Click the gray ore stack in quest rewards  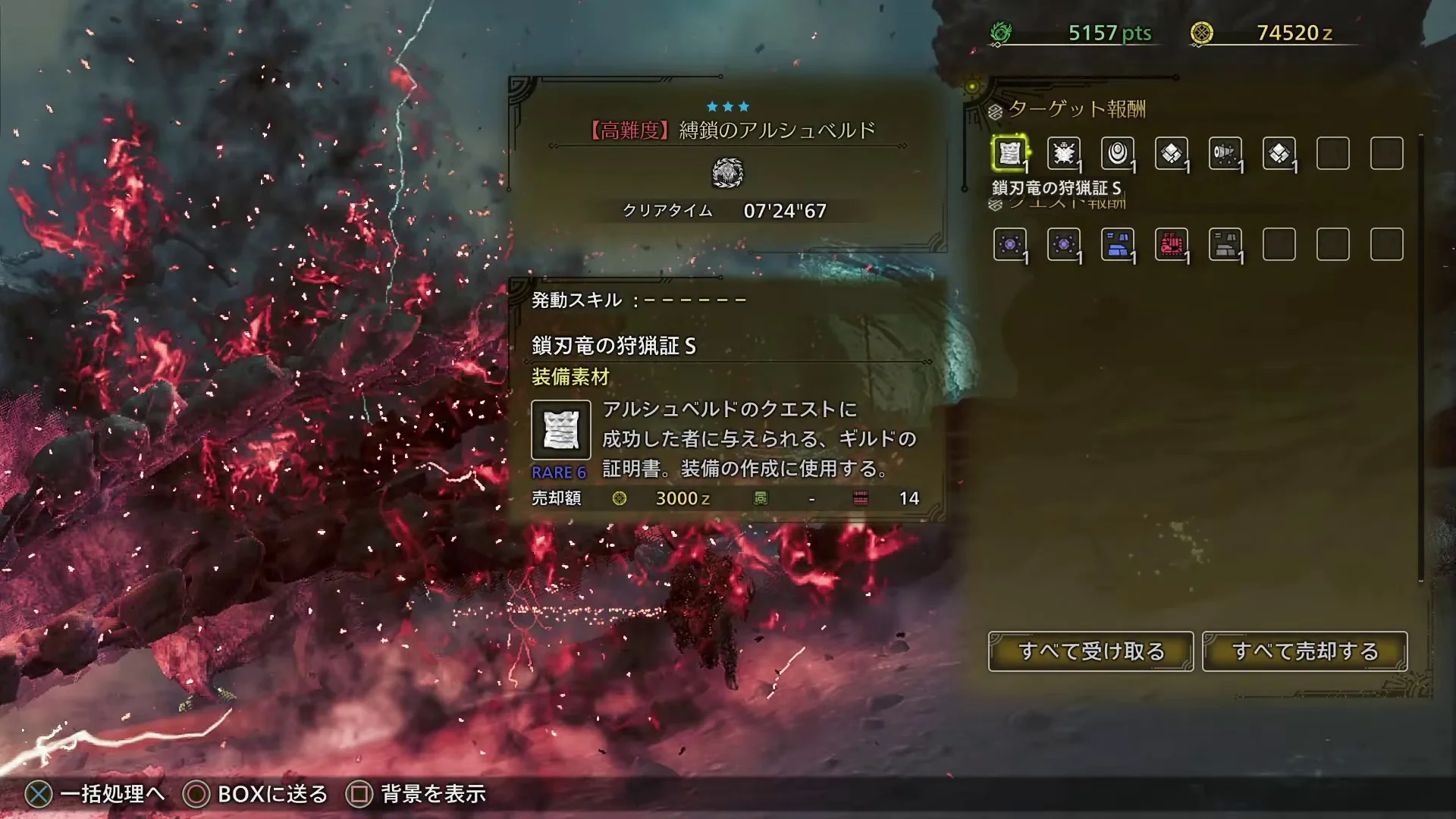coord(1226,244)
